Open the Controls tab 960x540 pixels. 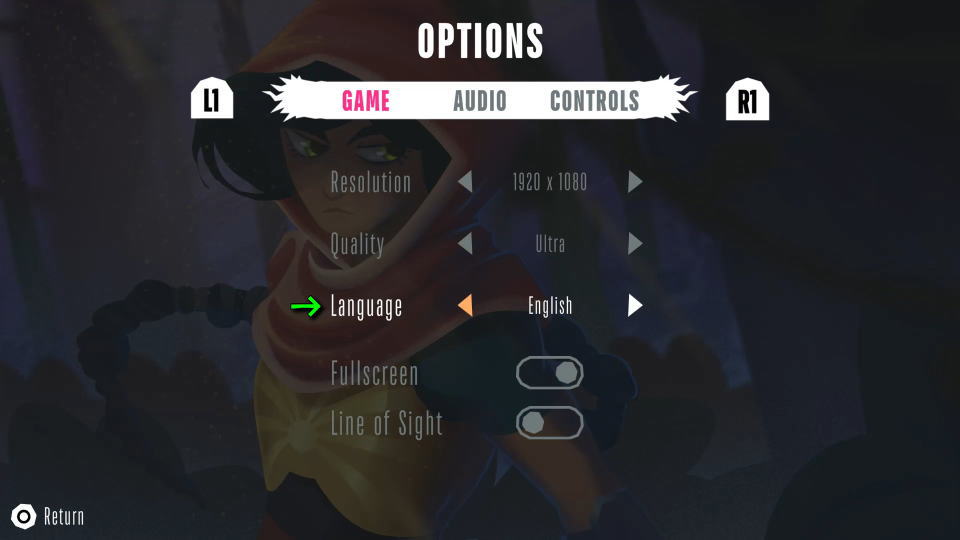pos(594,101)
